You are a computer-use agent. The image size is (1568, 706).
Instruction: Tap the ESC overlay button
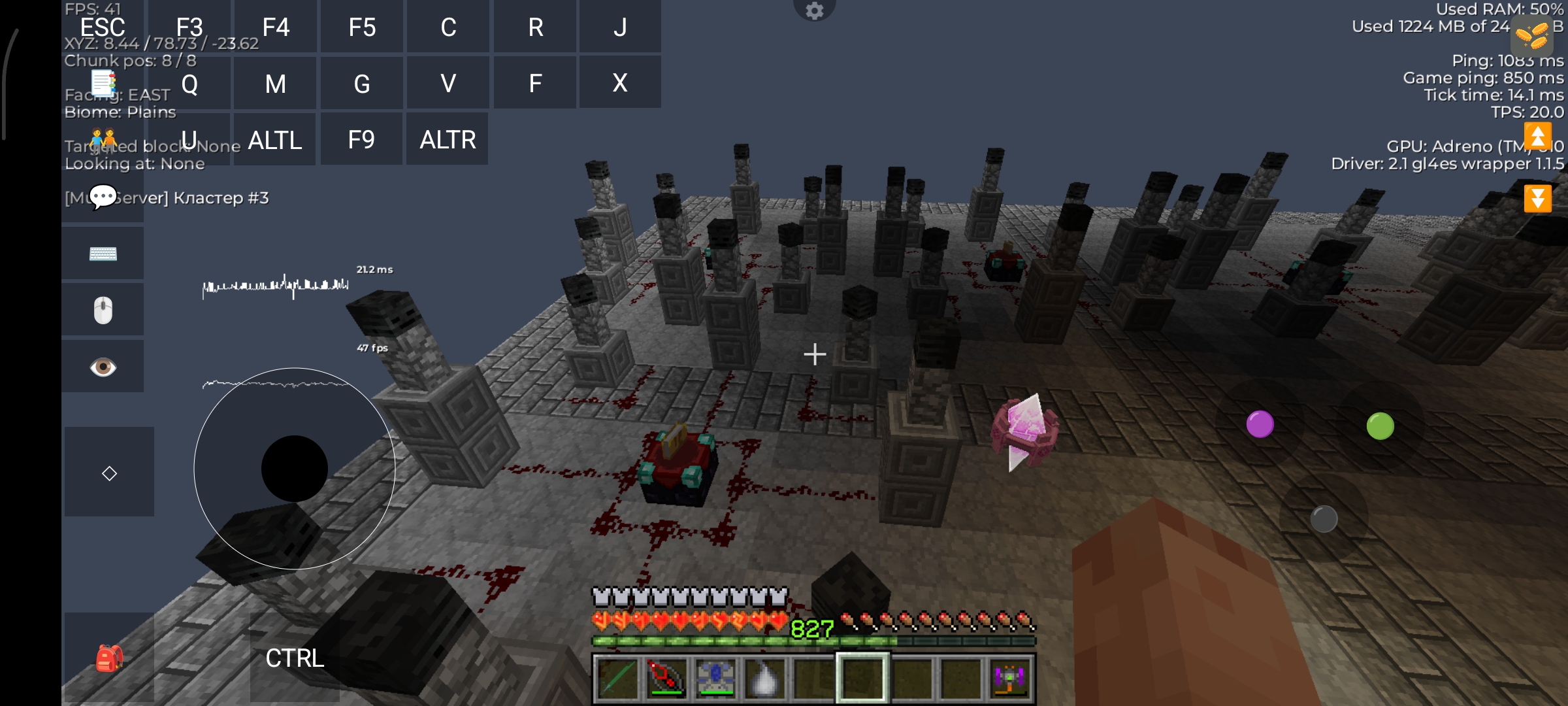pyautogui.click(x=103, y=27)
